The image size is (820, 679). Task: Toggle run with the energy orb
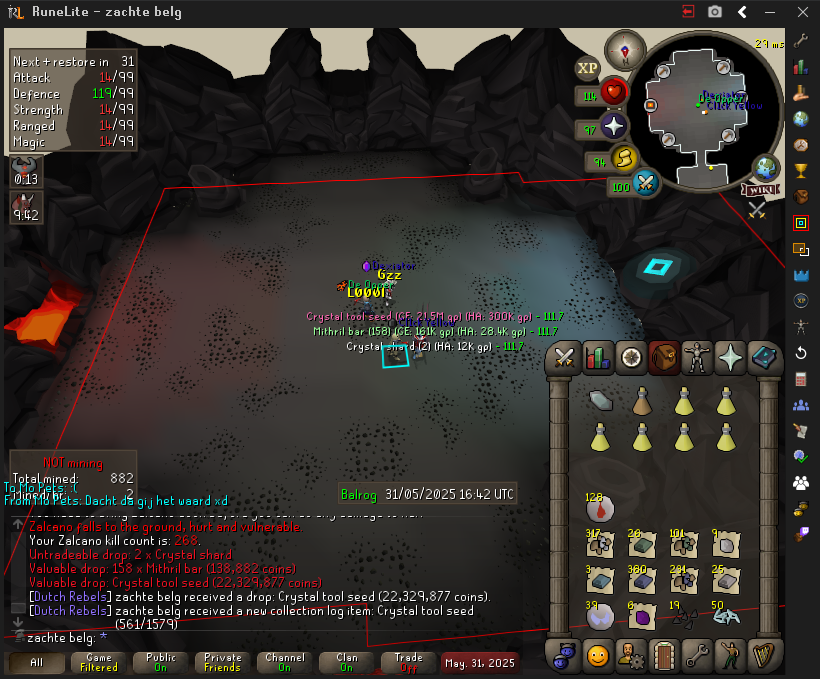624,158
